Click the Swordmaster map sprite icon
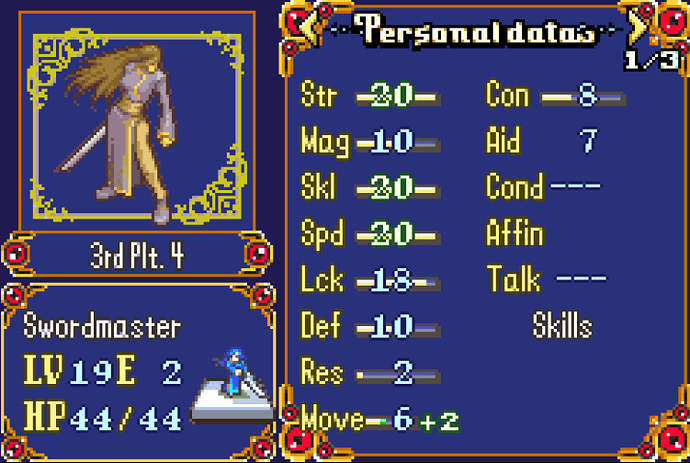This screenshot has height=463, width=690. pos(234,379)
